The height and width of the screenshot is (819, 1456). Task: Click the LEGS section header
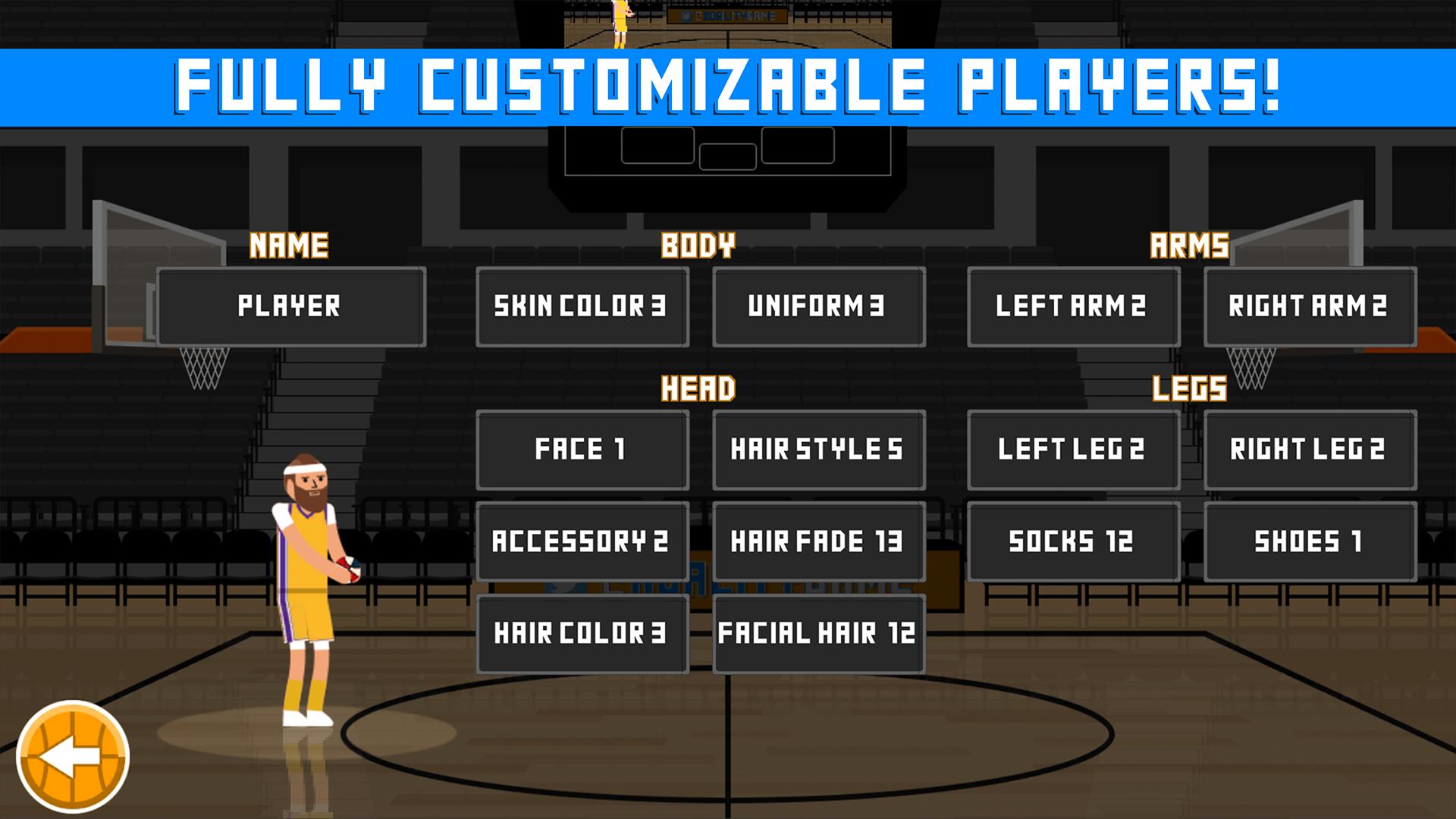click(1191, 388)
